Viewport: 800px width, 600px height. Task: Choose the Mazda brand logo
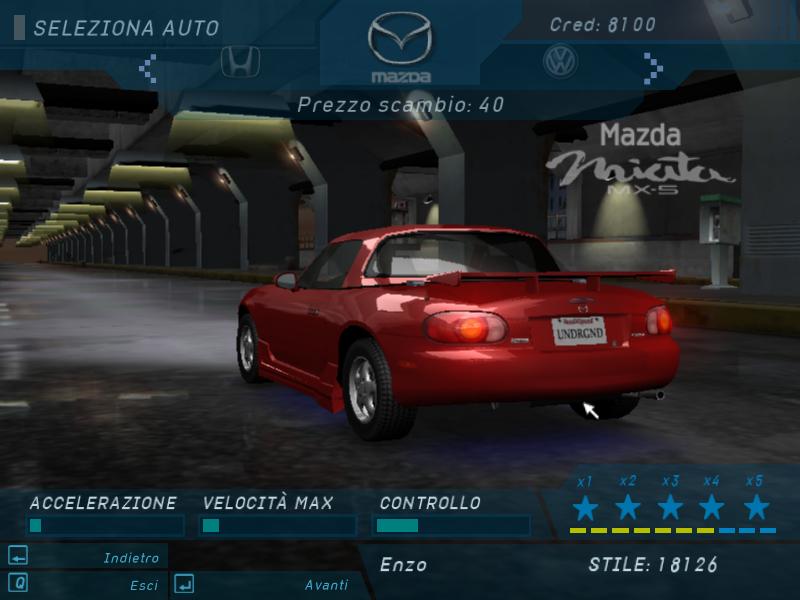[400, 45]
